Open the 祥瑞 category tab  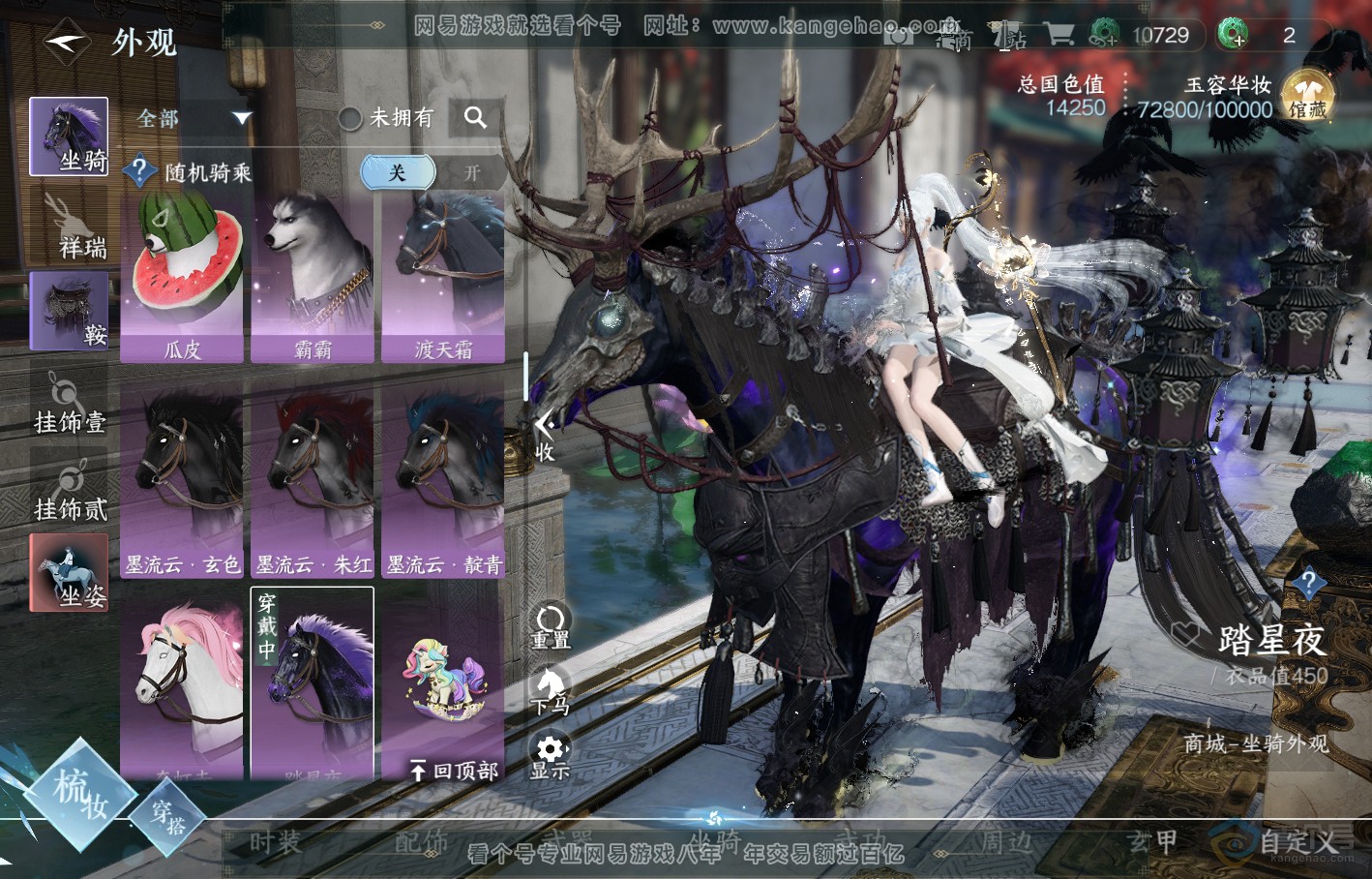point(69,225)
